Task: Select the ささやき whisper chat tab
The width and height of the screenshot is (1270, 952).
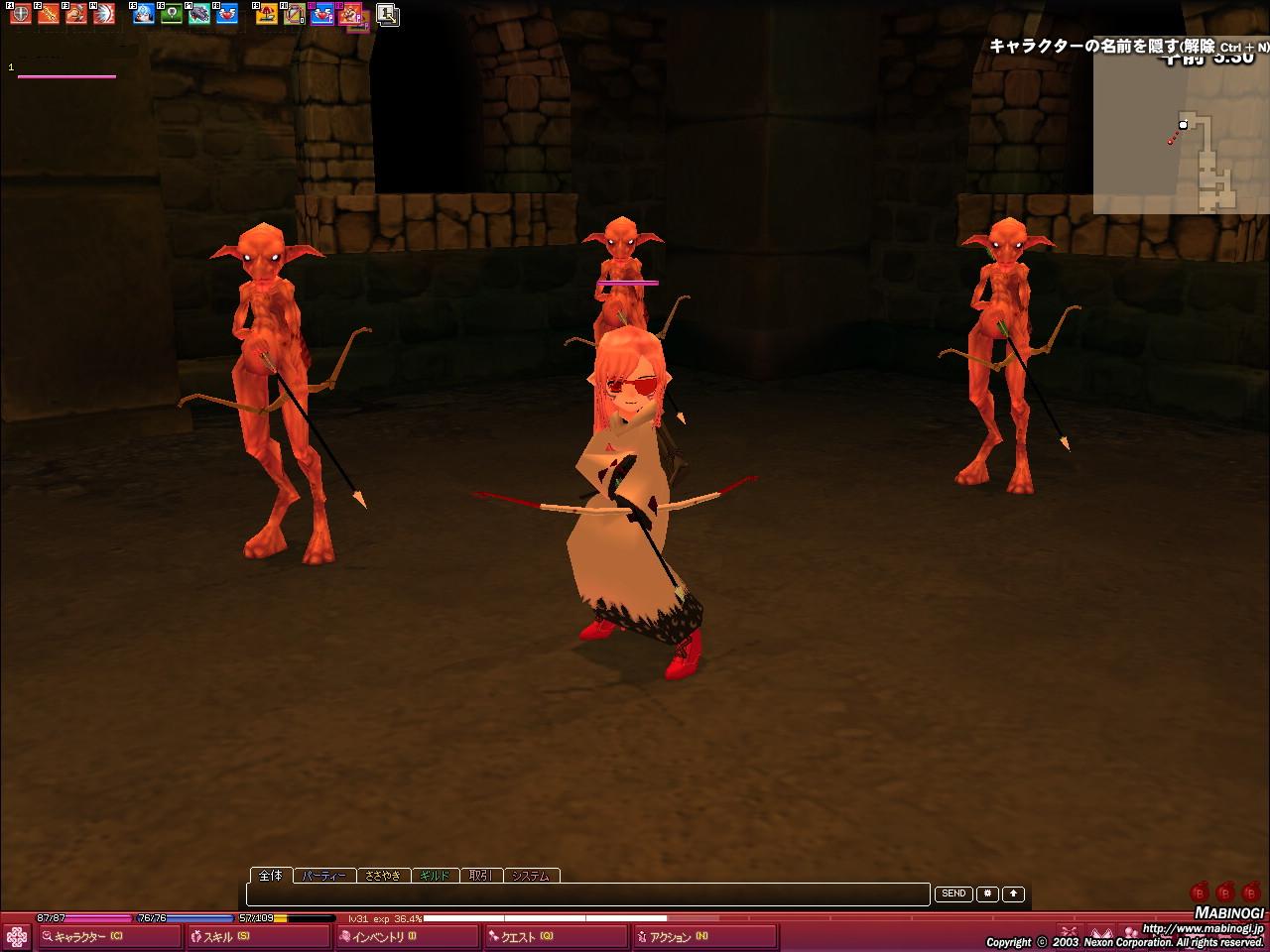Action: click(x=383, y=876)
